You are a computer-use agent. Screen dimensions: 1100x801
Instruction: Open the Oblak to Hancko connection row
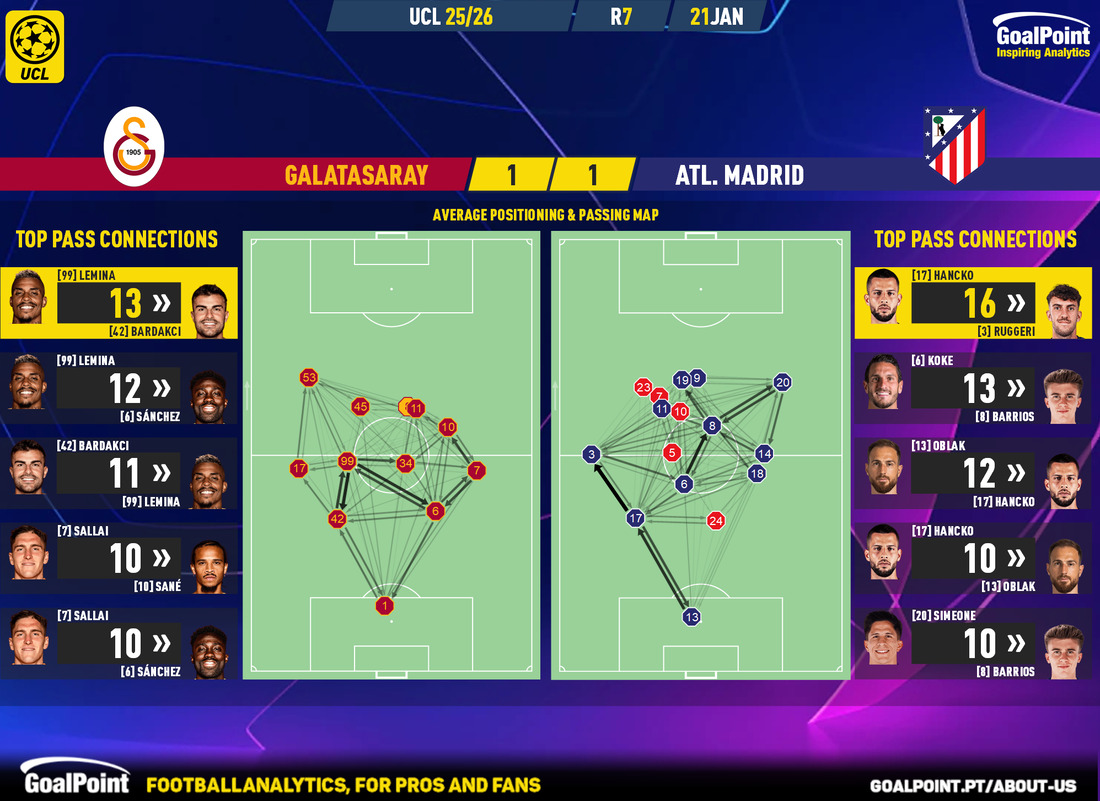click(973, 473)
